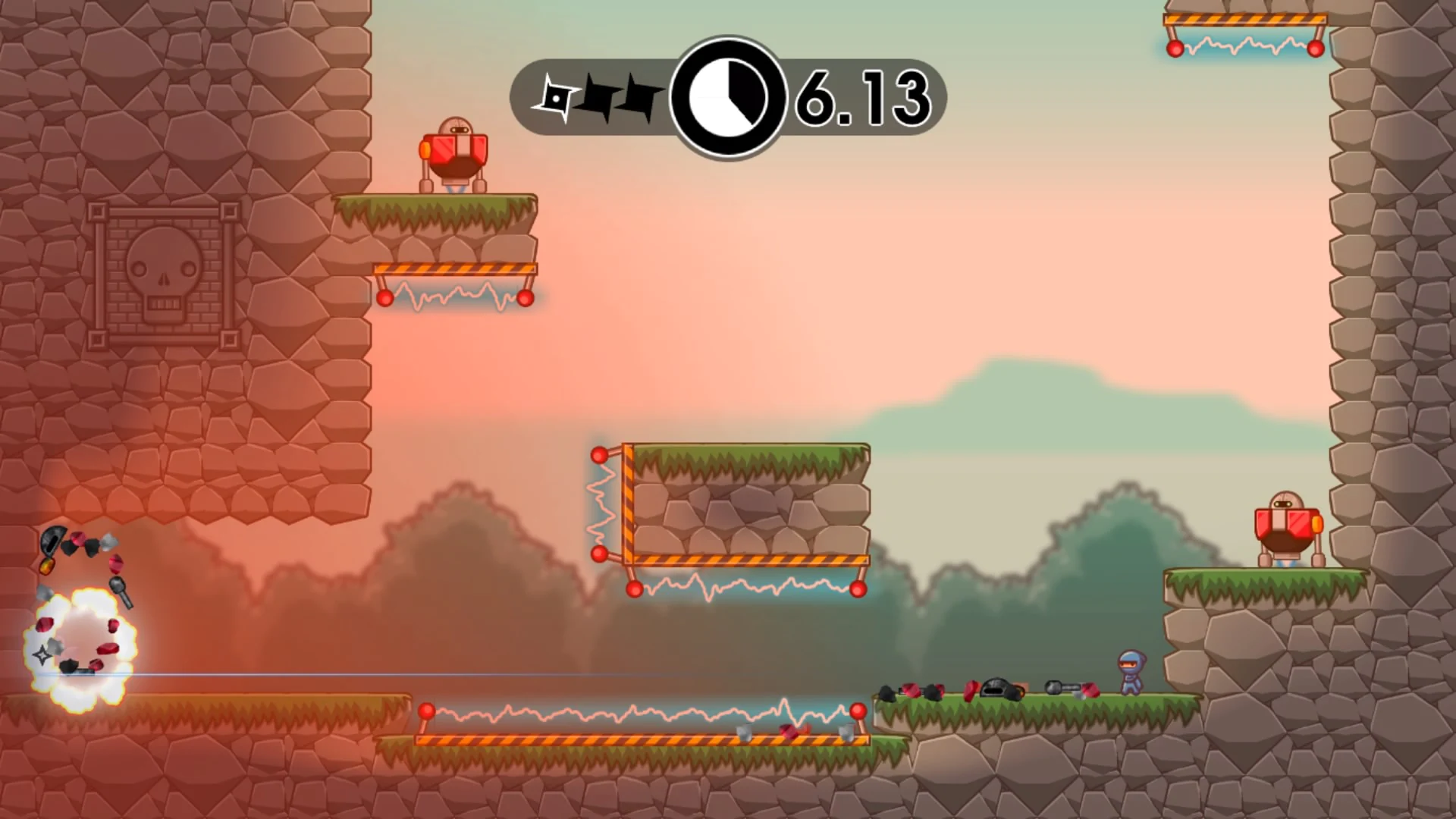Click the red anchor ball under the top-right platform
This screenshot has width=1456, height=819.
point(1176,50)
